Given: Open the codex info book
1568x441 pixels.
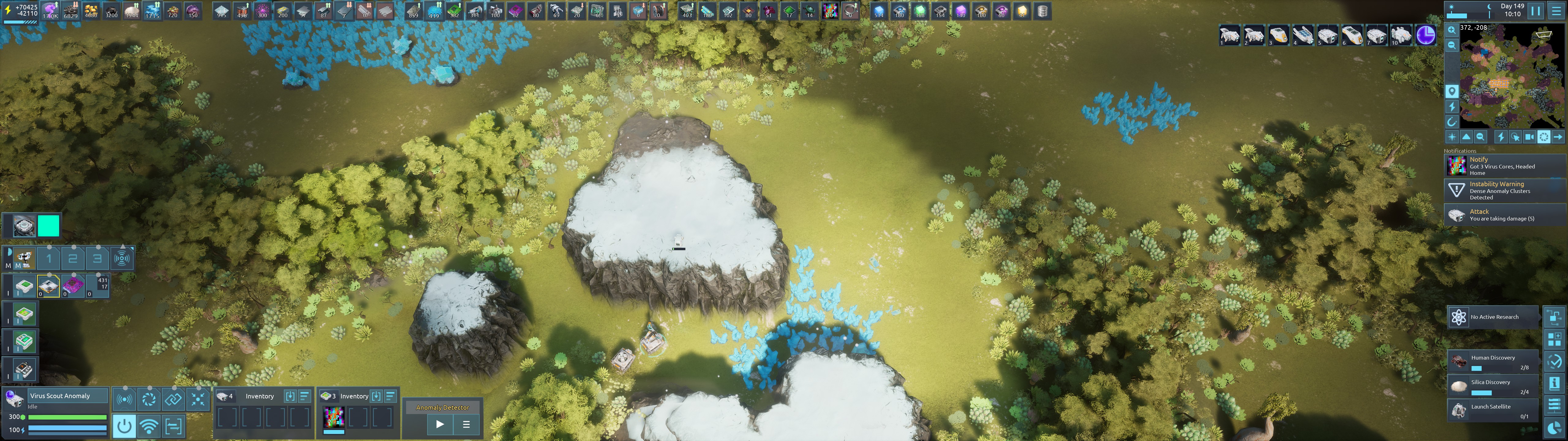Looking at the screenshot, I should tap(1554, 383).
